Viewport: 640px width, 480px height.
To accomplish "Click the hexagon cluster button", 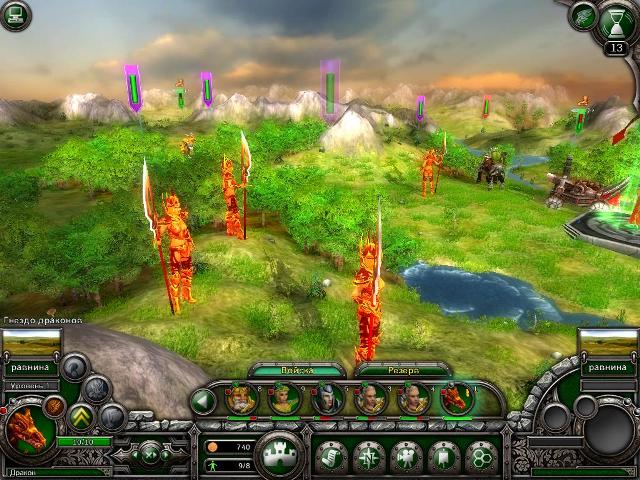I will pyautogui.click(x=480, y=456).
